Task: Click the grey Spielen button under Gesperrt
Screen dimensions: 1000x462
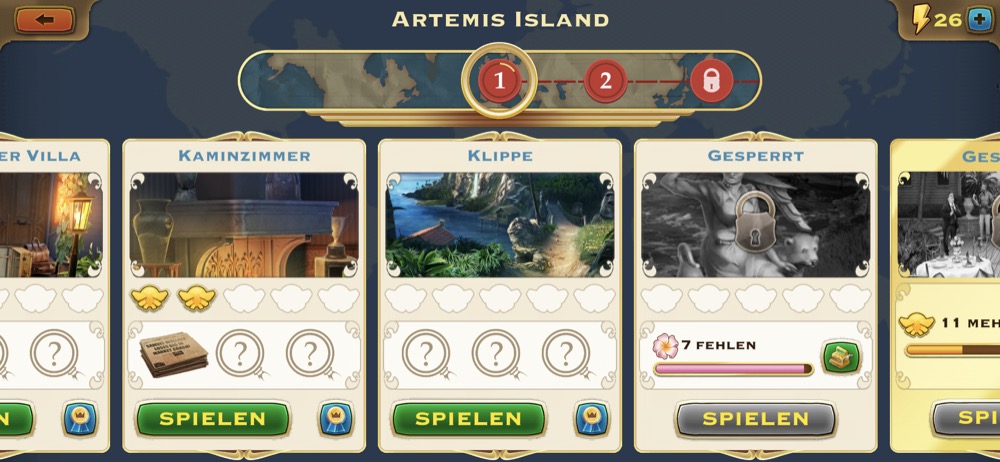Action: [755, 419]
